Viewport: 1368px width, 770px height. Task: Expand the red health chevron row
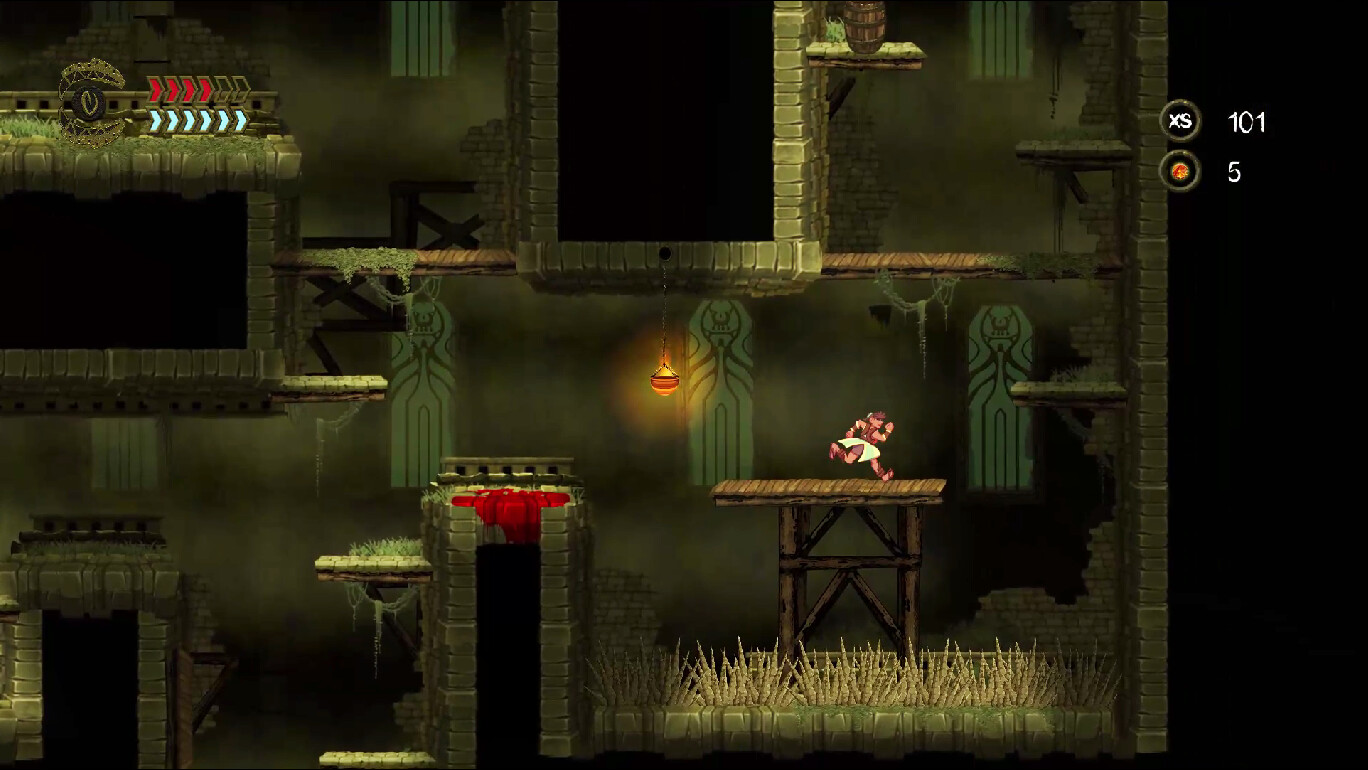tap(195, 88)
